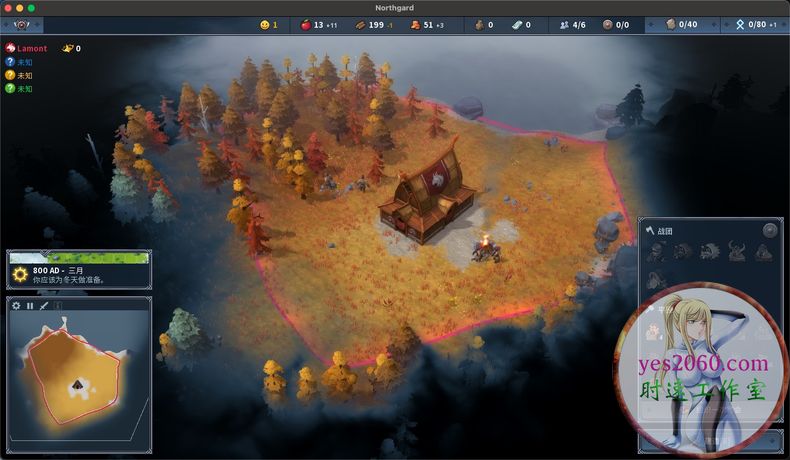Click the round shield button in warband panel
The image size is (790, 460).
point(769,230)
